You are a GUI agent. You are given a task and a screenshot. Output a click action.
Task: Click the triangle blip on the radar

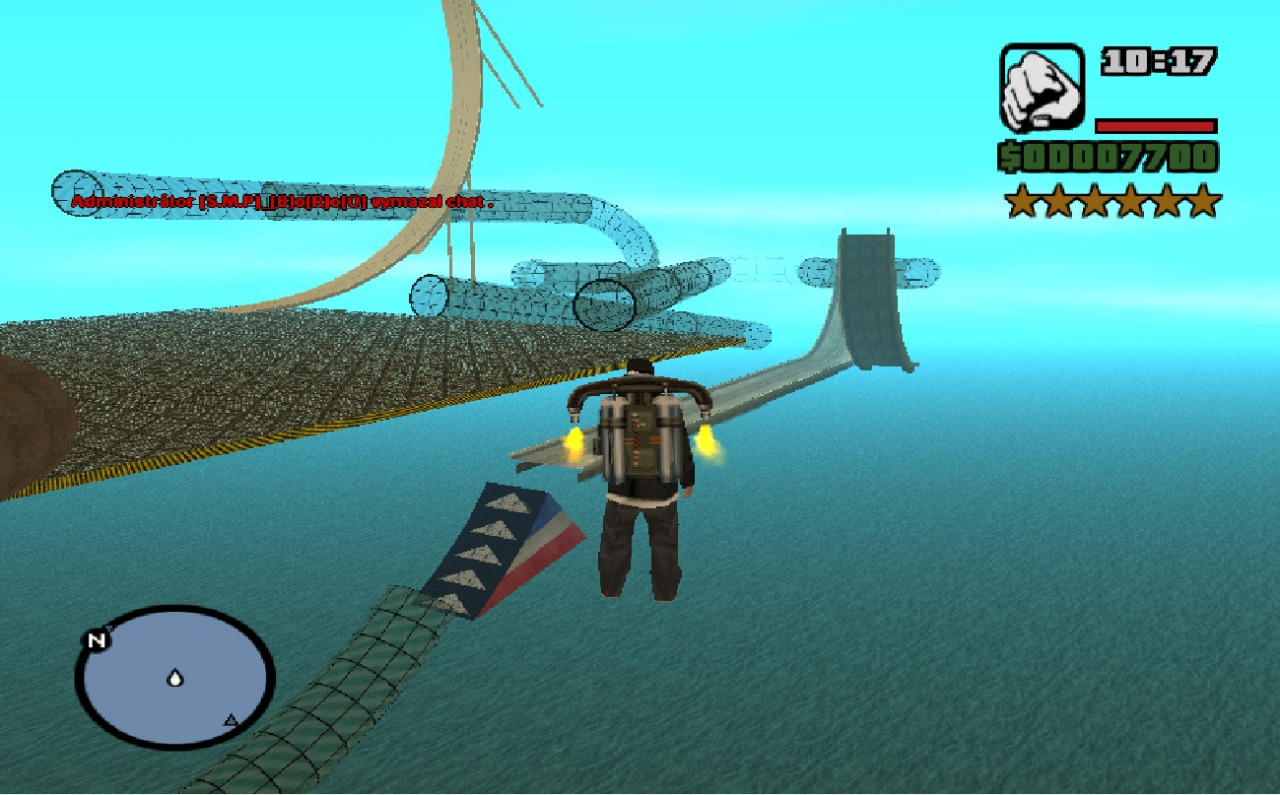[x=231, y=719]
